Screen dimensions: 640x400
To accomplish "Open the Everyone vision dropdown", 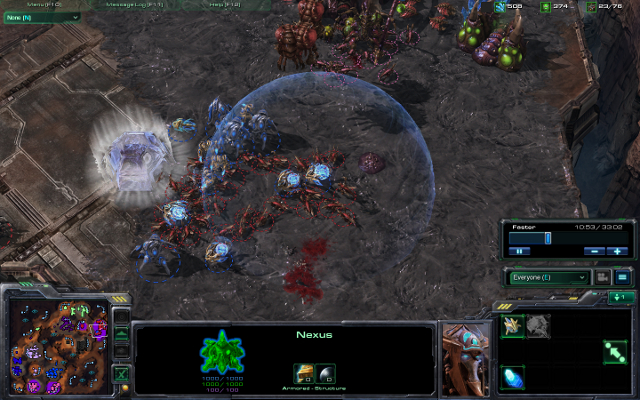I will [x=549, y=277].
